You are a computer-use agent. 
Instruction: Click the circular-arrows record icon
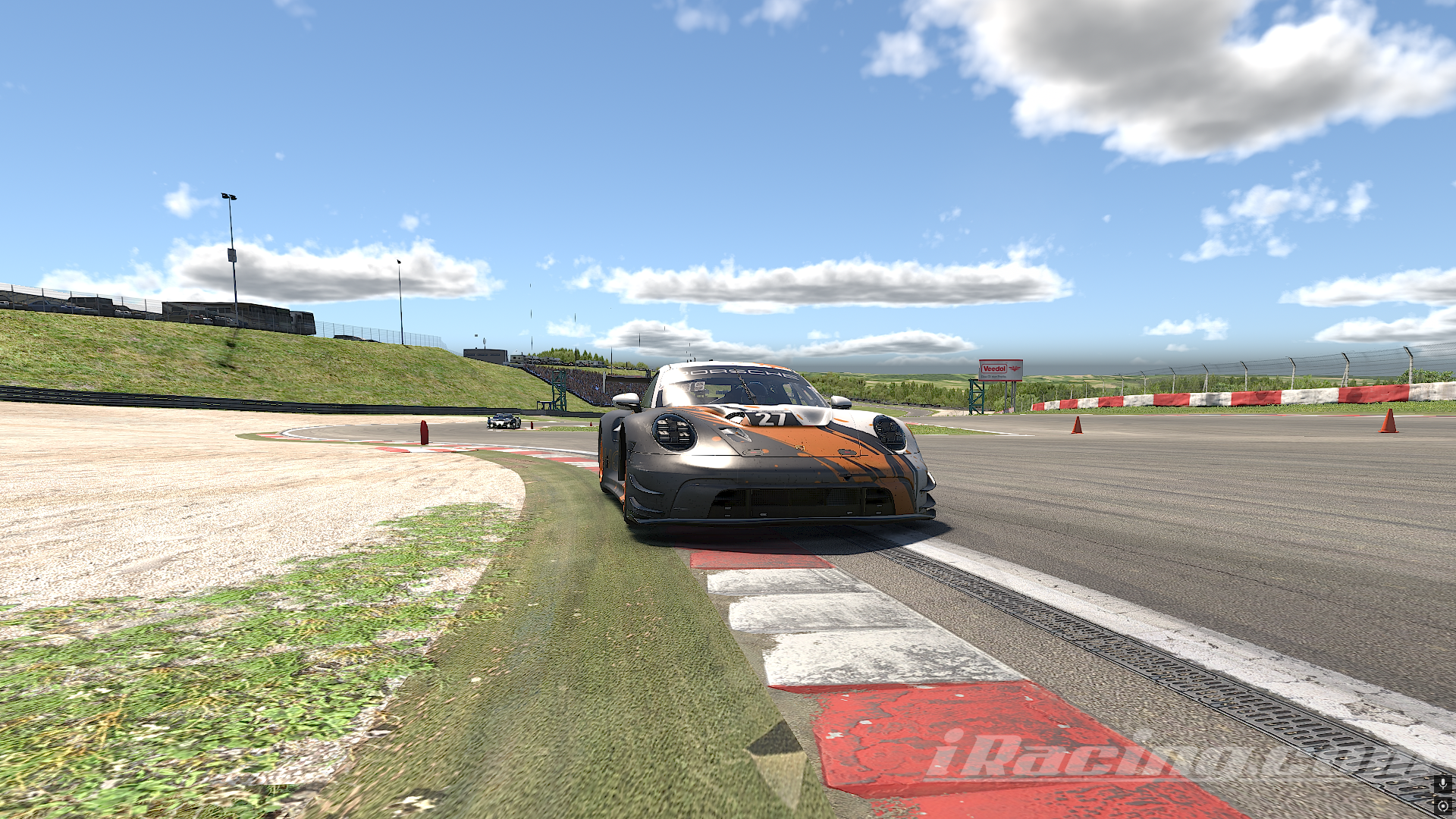click(x=1443, y=806)
